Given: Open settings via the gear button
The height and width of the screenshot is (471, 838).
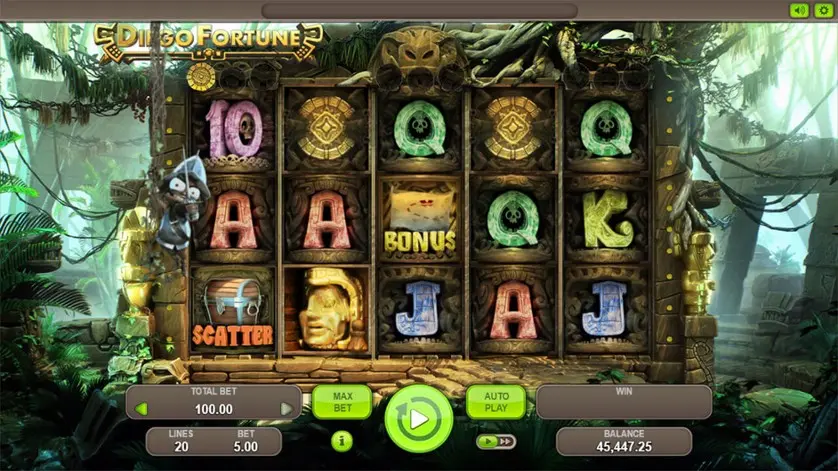Looking at the screenshot, I should [823, 10].
